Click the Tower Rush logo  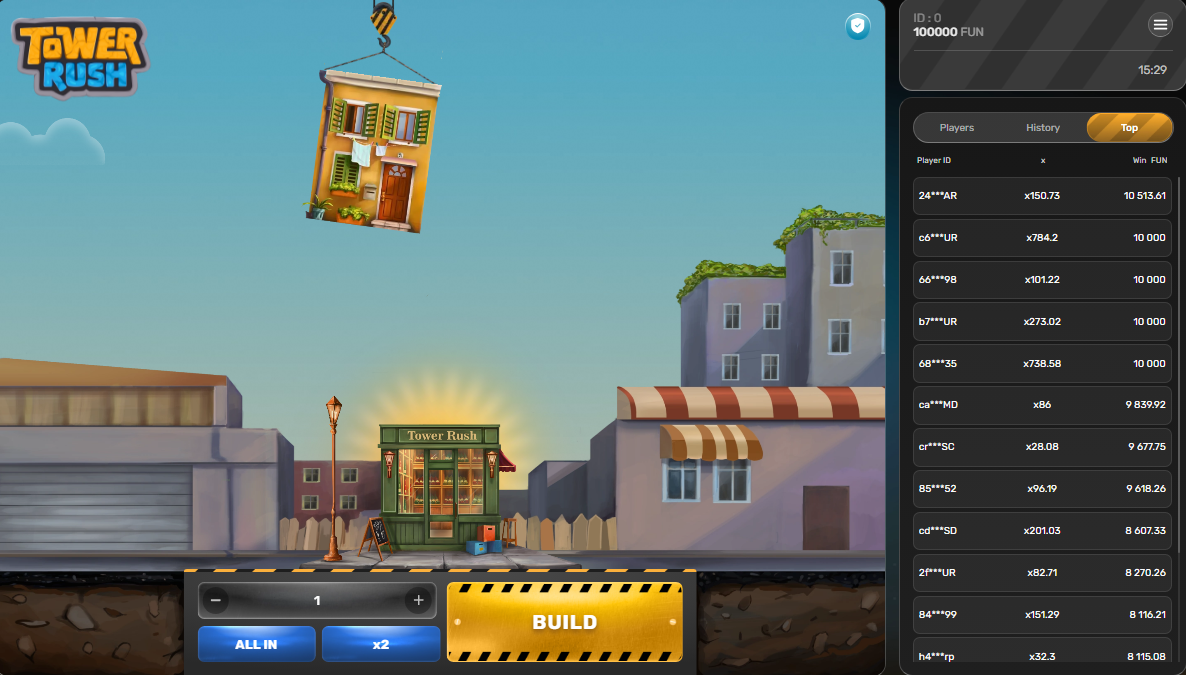[80, 57]
